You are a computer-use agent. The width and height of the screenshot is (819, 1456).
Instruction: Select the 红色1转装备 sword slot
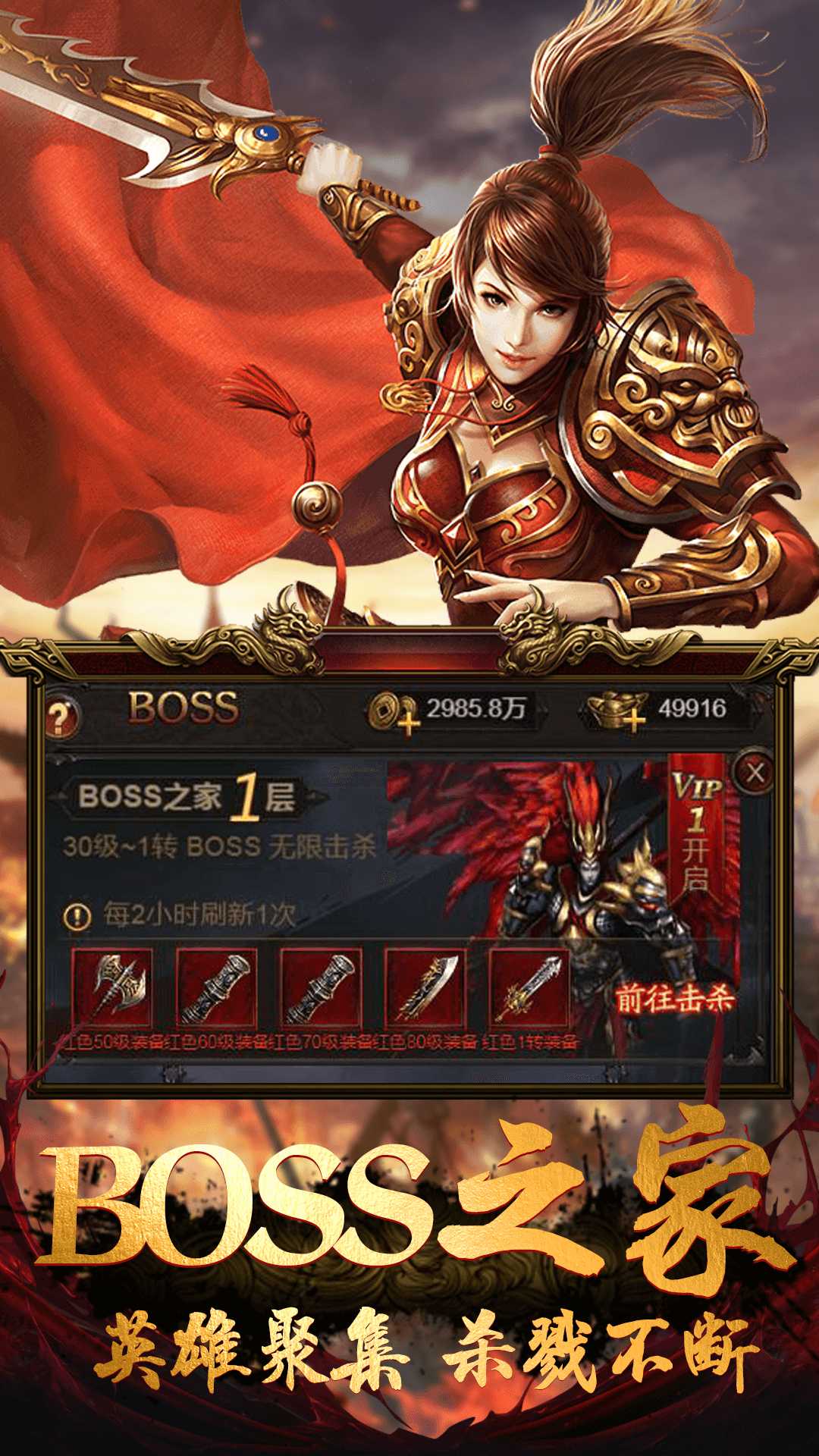point(529,987)
